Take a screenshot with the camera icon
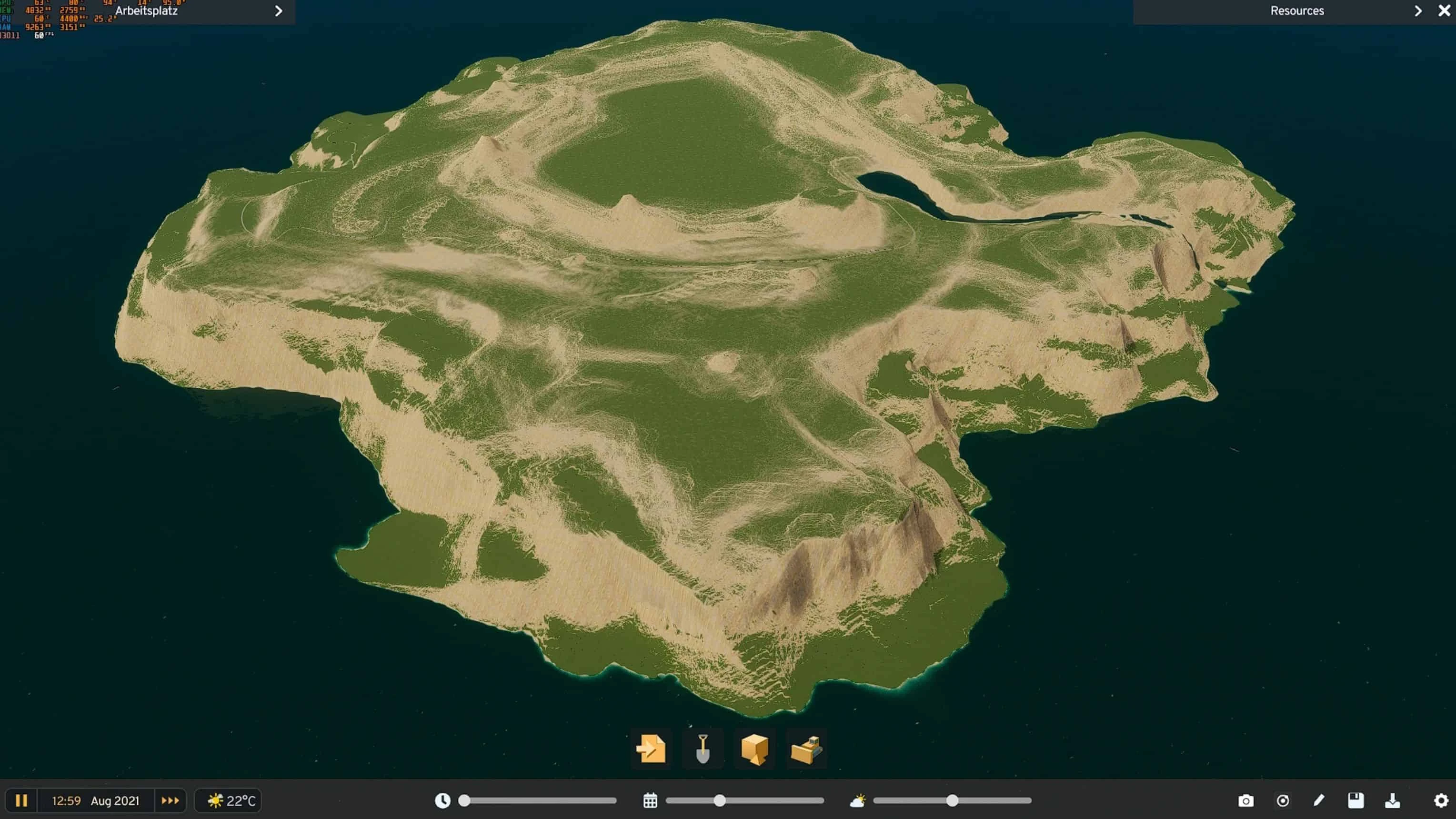 [x=1247, y=800]
